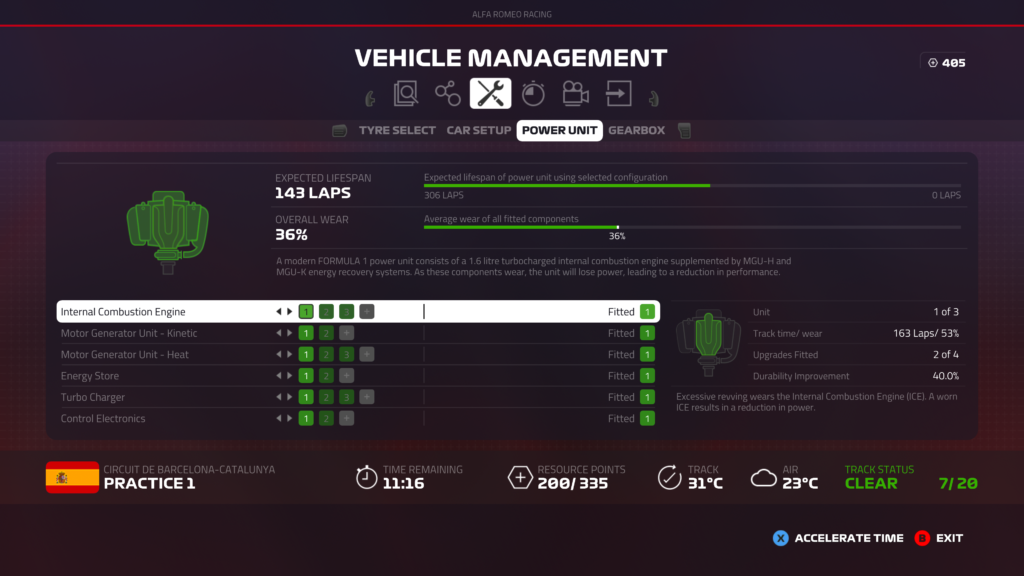Click the exit arrow icon

point(618,94)
